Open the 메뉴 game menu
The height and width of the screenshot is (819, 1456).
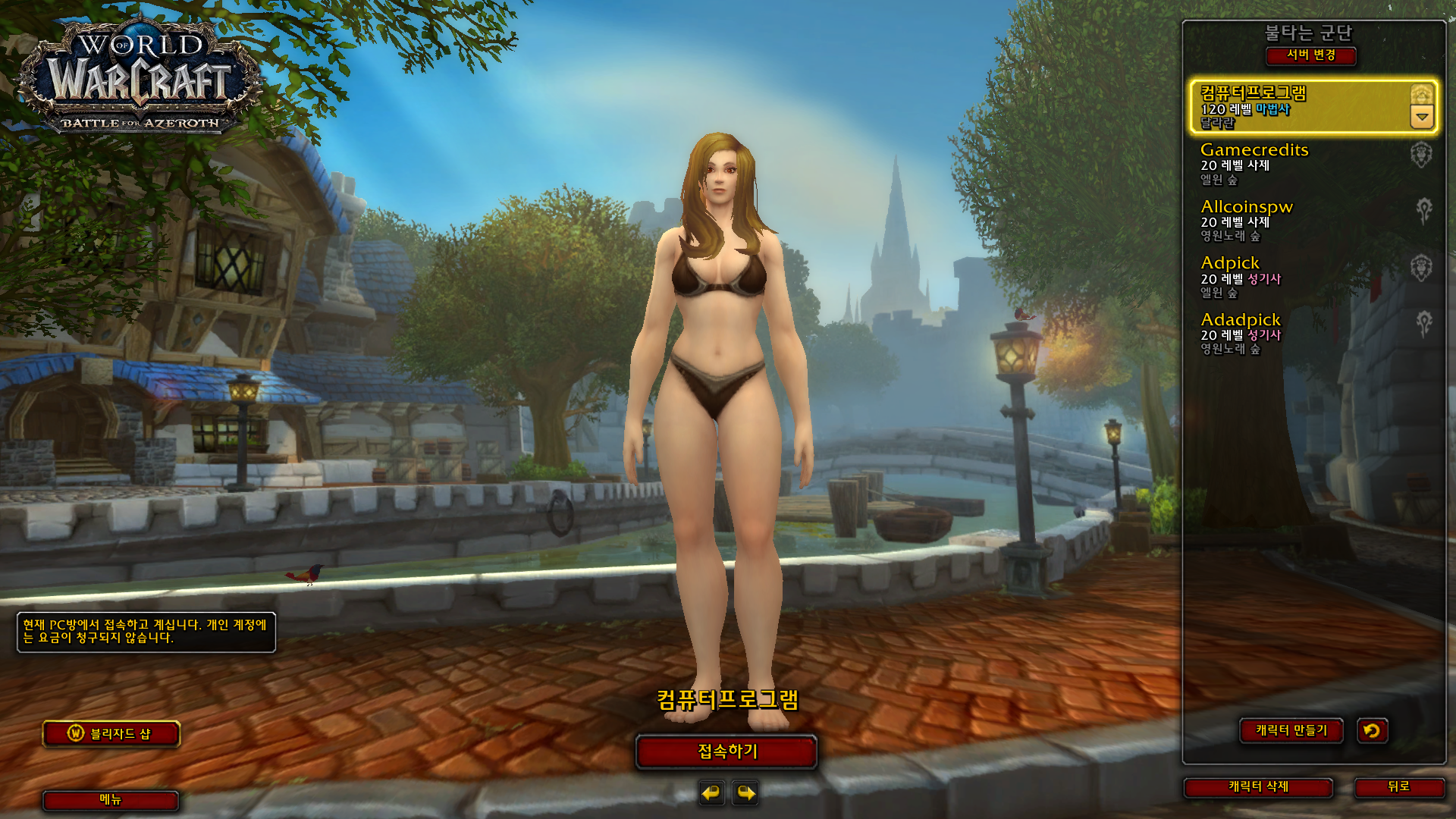pyautogui.click(x=111, y=799)
